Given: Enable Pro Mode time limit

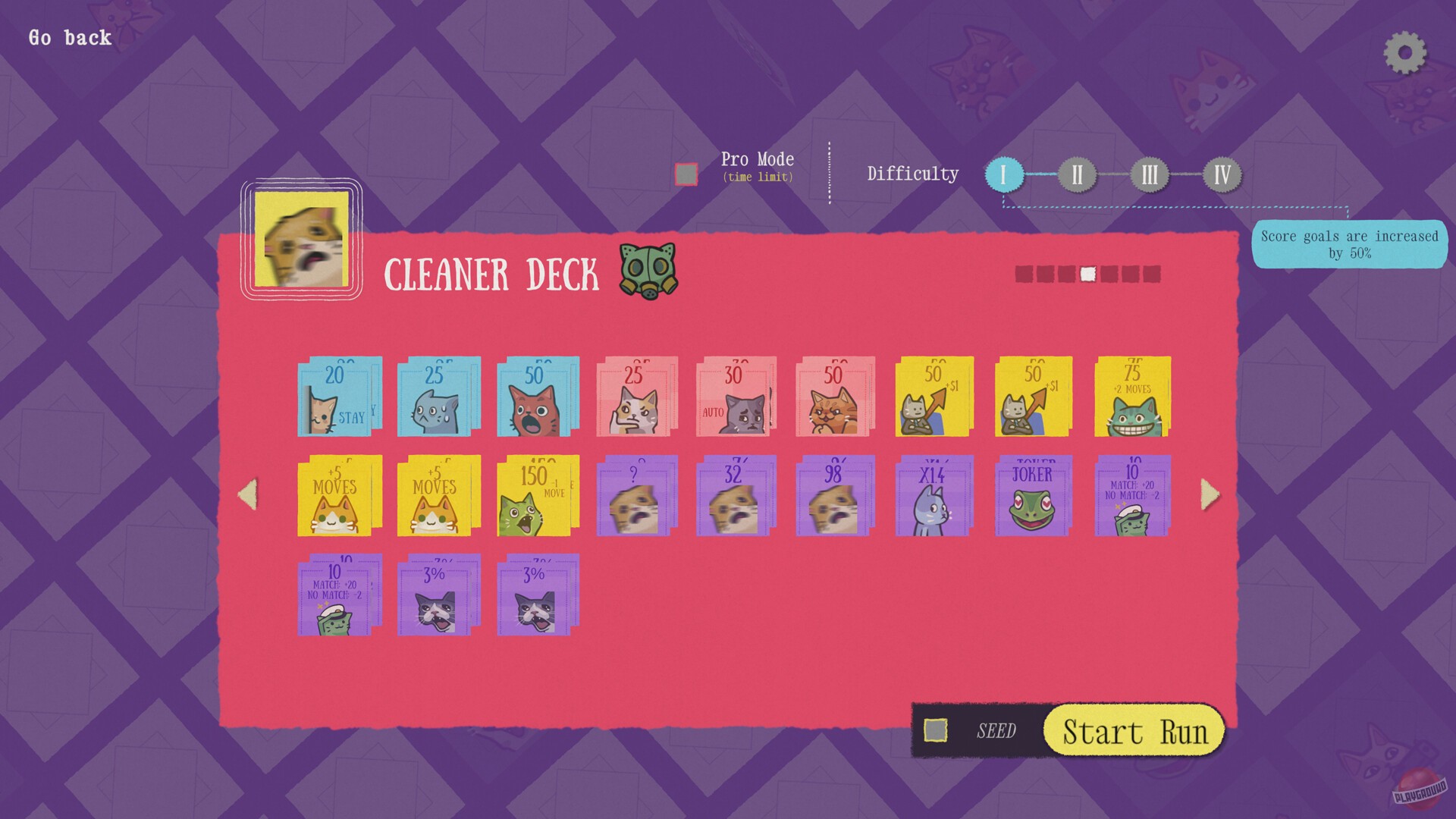Looking at the screenshot, I should (685, 173).
